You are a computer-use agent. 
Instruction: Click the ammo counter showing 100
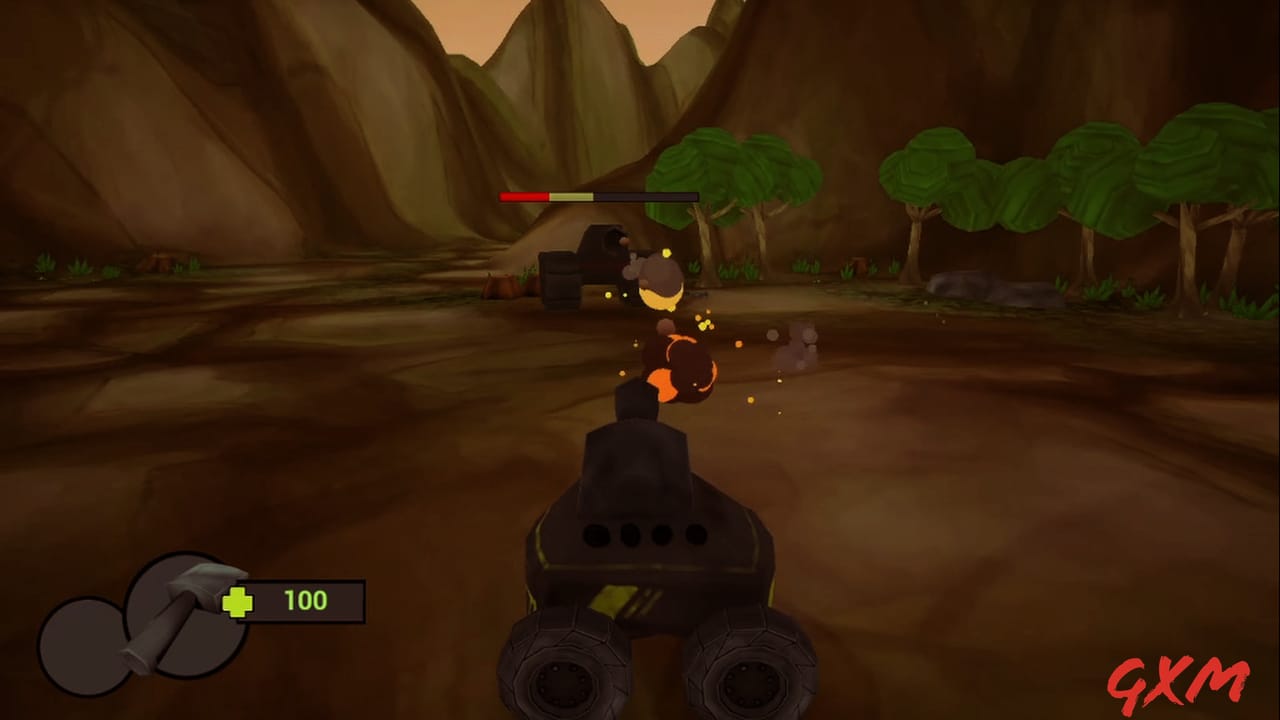pyautogui.click(x=305, y=601)
